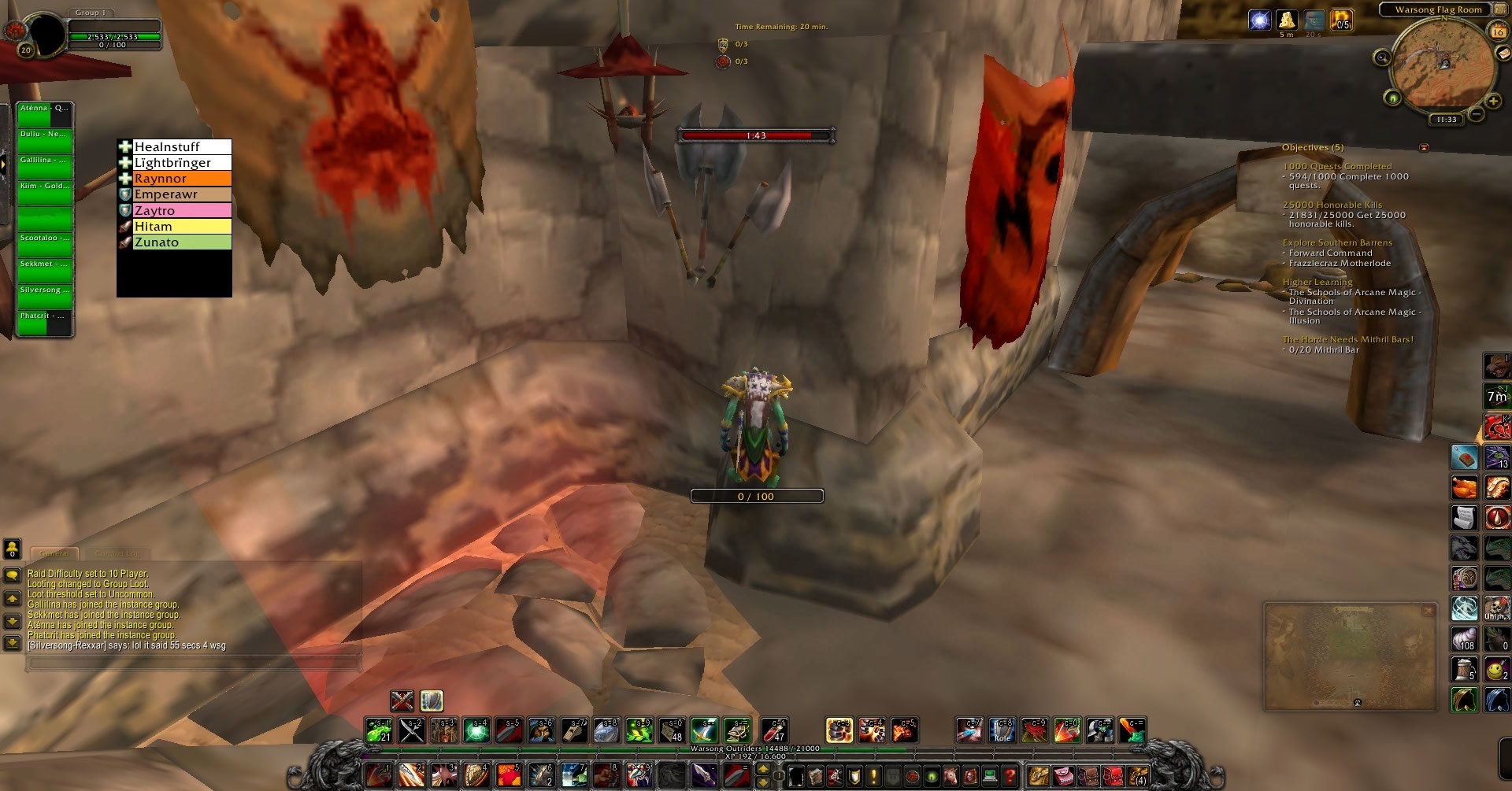Open the red question mark help menu
This screenshot has width=1512, height=791.
point(1010,775)
